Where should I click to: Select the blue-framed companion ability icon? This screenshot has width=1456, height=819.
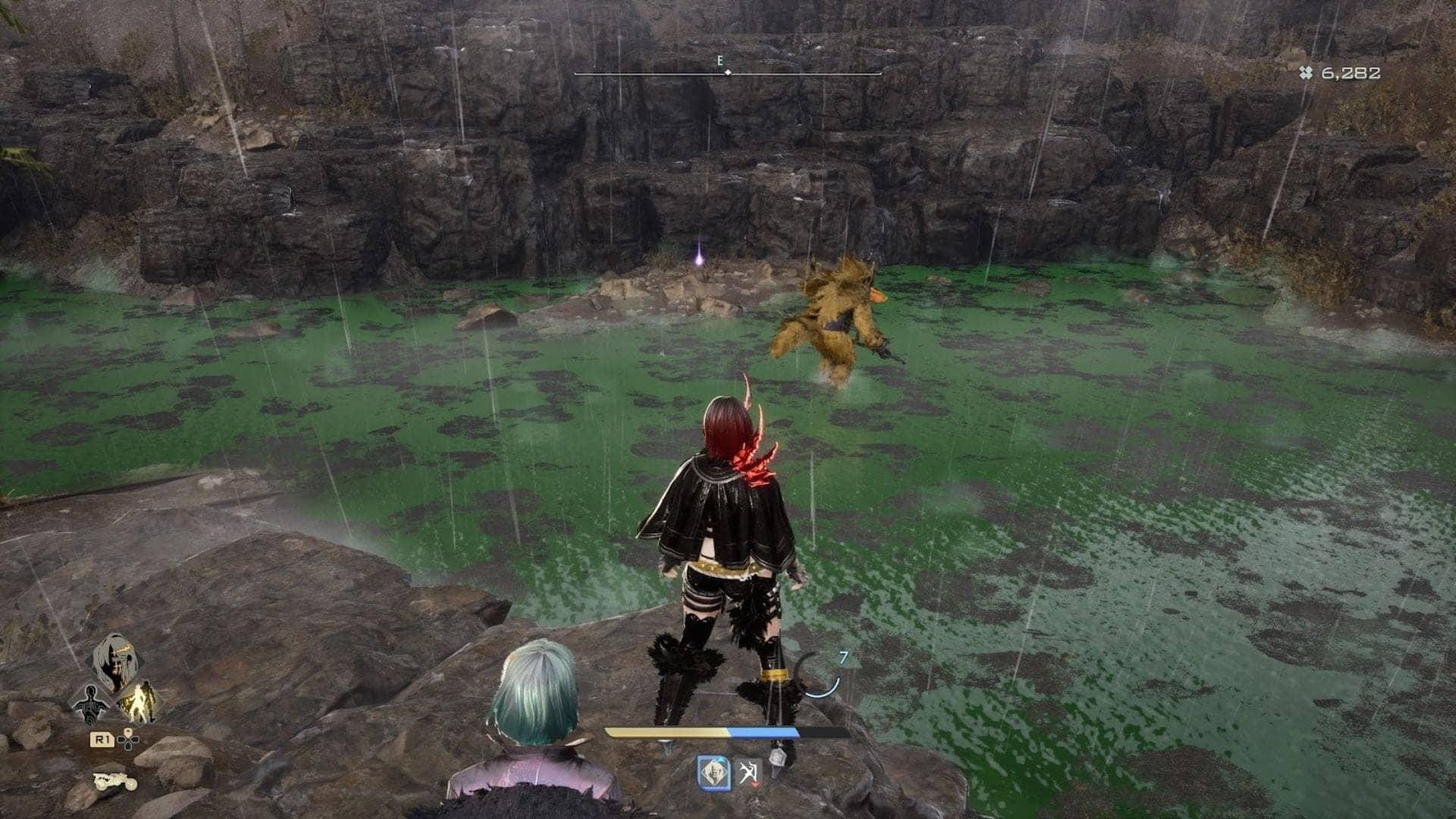(714, 773)
